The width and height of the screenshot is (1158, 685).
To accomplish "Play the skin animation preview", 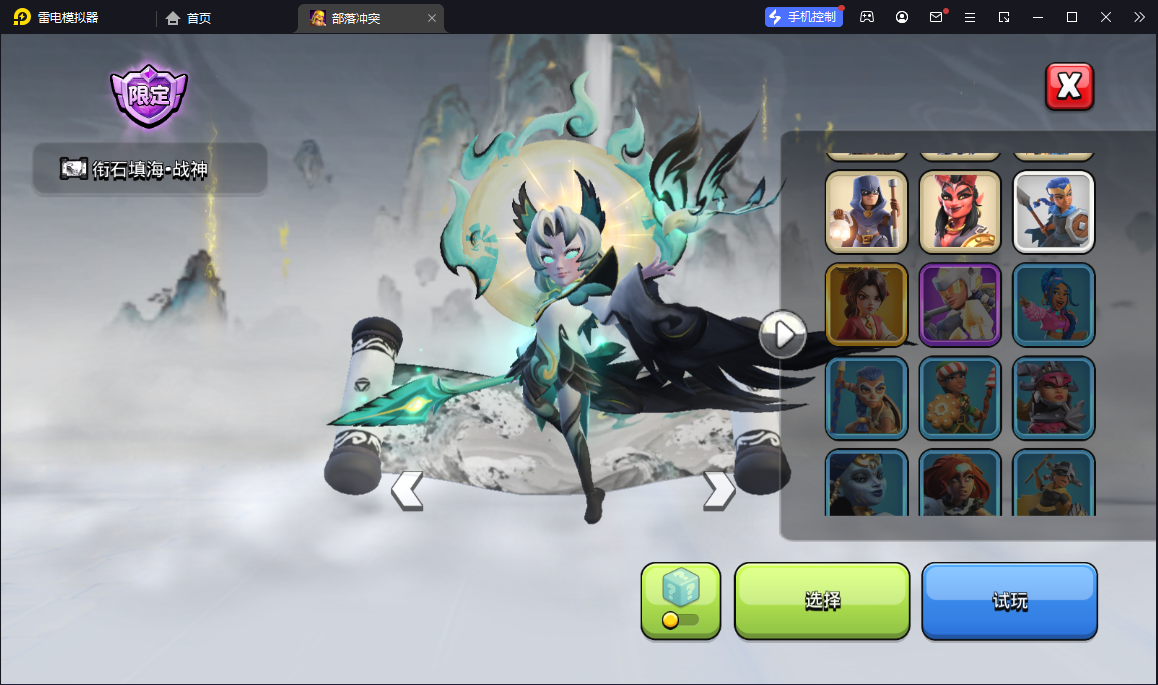I will pos(782,333).
